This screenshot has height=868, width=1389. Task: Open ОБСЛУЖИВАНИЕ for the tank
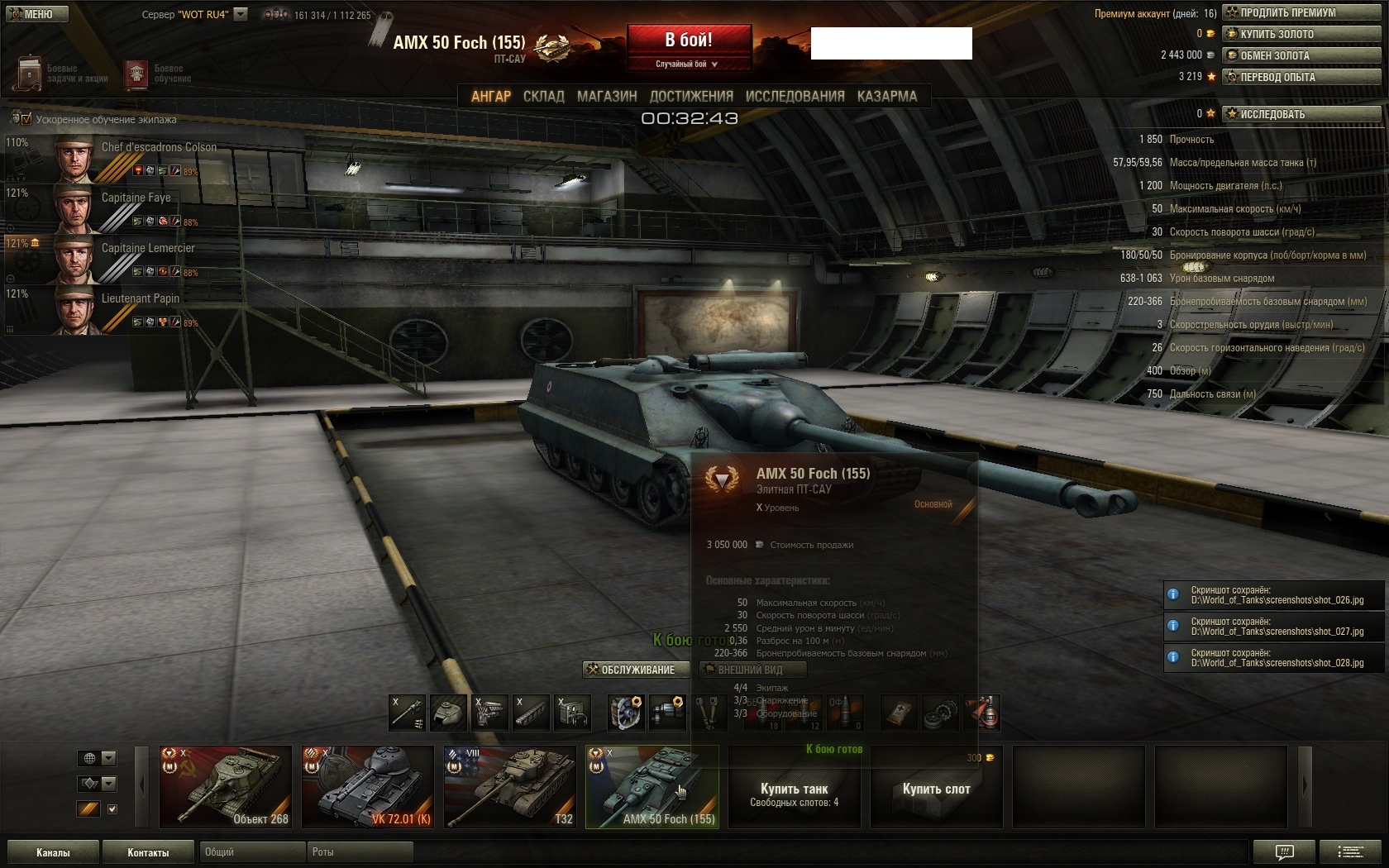pyautogui.click(x=636, y=670)
